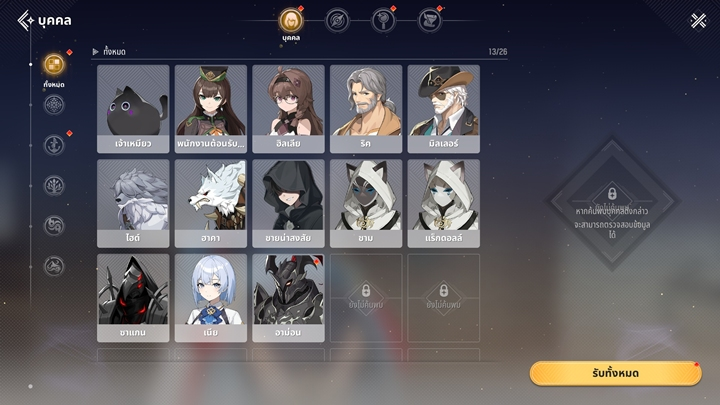
Task: Open the black-hooded mysterious man's entry
Action: click(x=288, y=202)
